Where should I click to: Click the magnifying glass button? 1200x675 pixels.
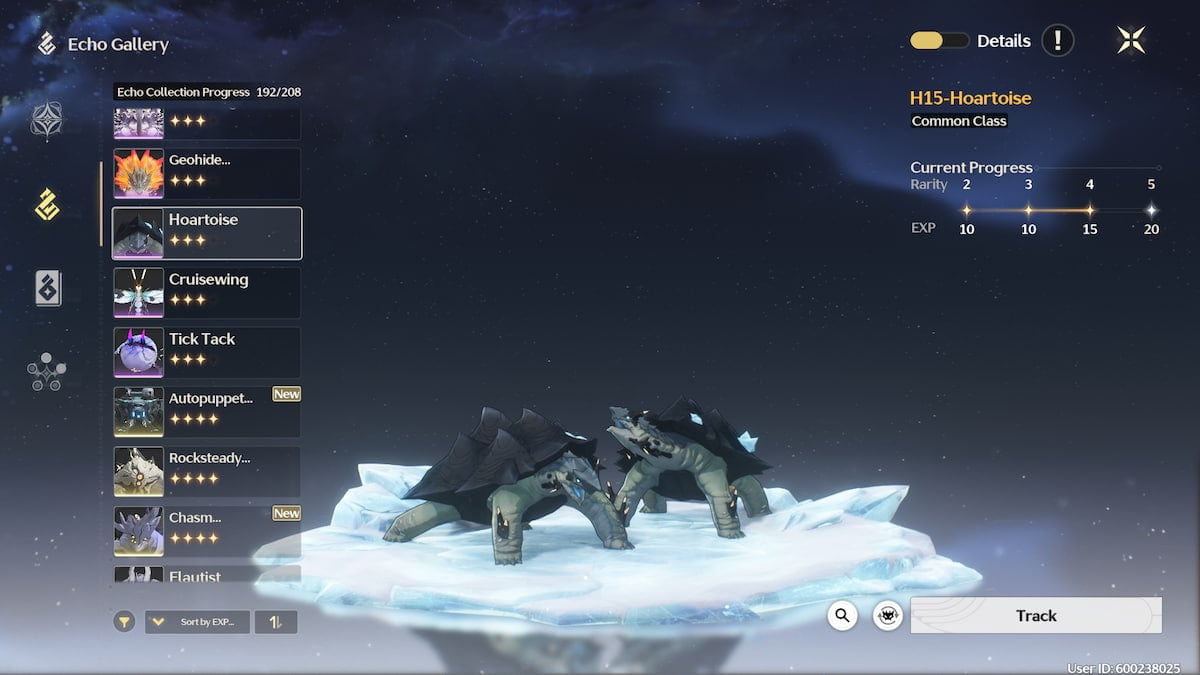pyautogui.click(x=842, y=616)
